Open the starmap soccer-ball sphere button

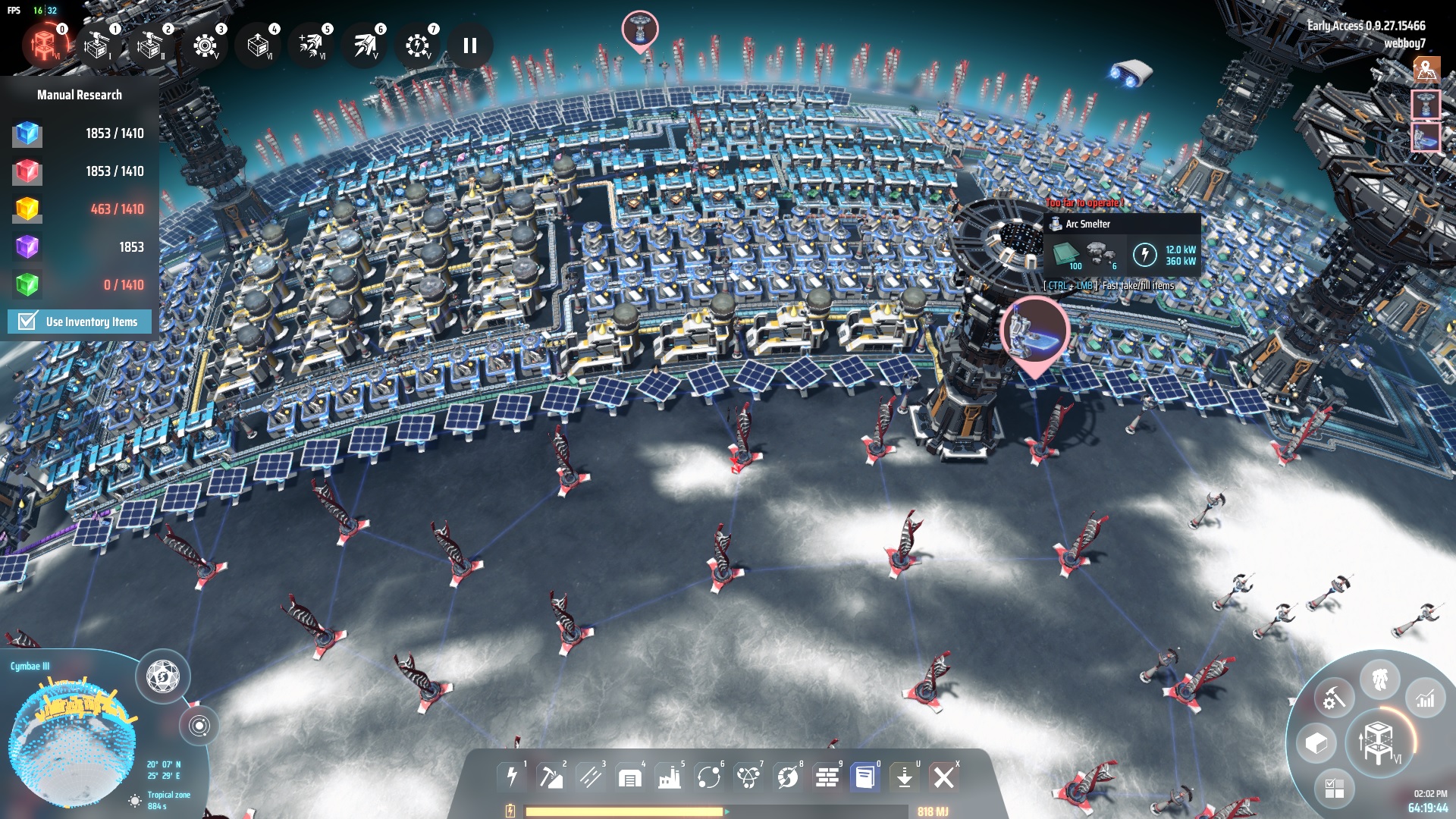(162, 676)
